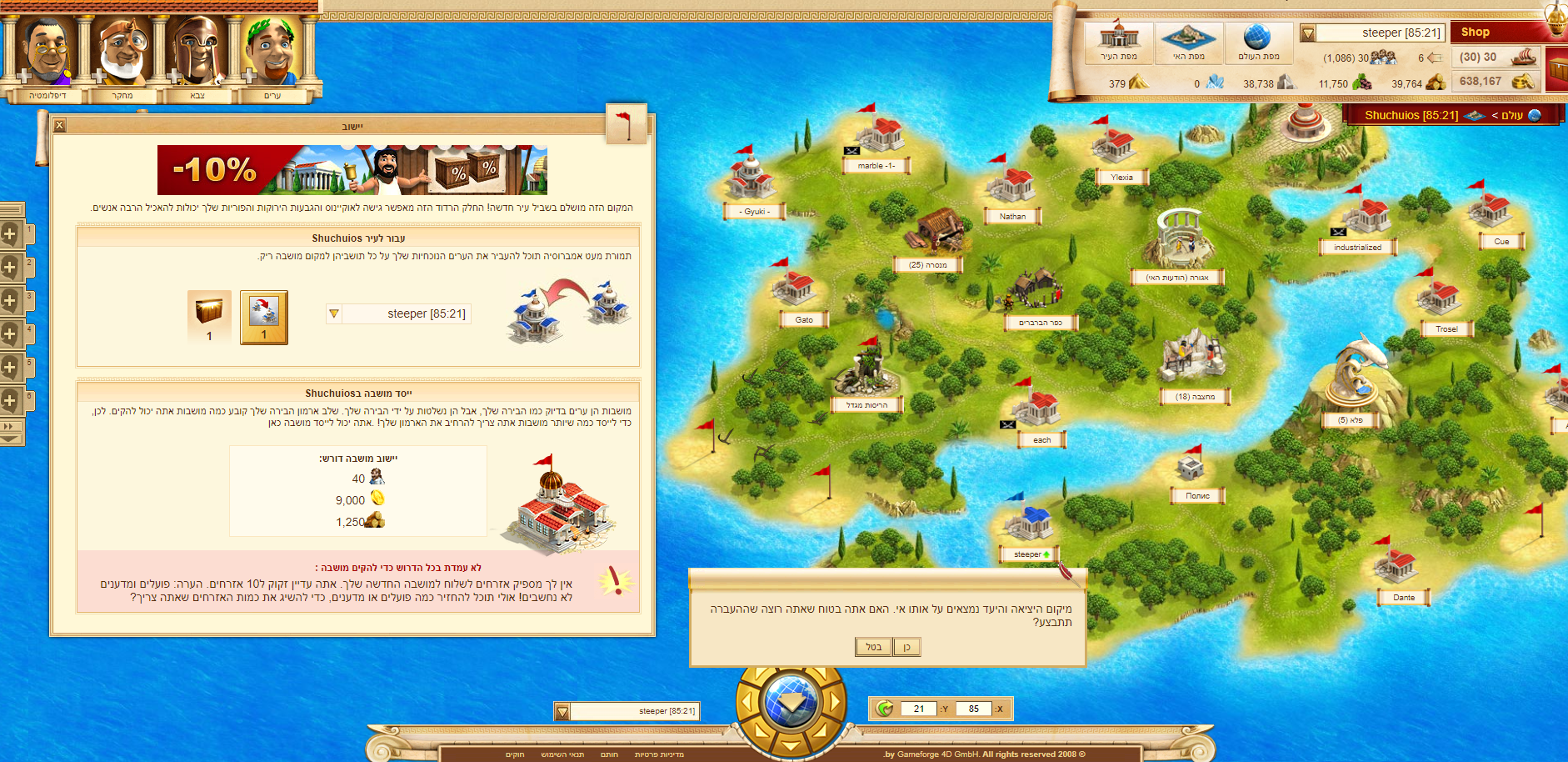Image resolution: width=1568 pixels, height=762 pixels.
Task: Open the military advisor (צבא)
Action: 197,52
